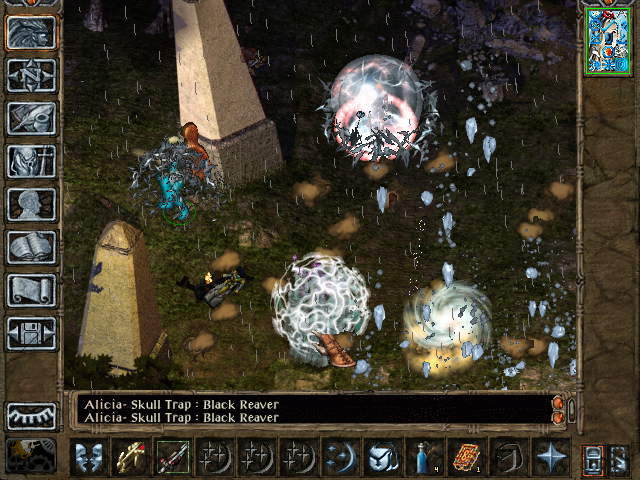Activate the talk action with the masks icon
Image resolution: width=640 pixels, height=480 pixels.
point(89,456)
